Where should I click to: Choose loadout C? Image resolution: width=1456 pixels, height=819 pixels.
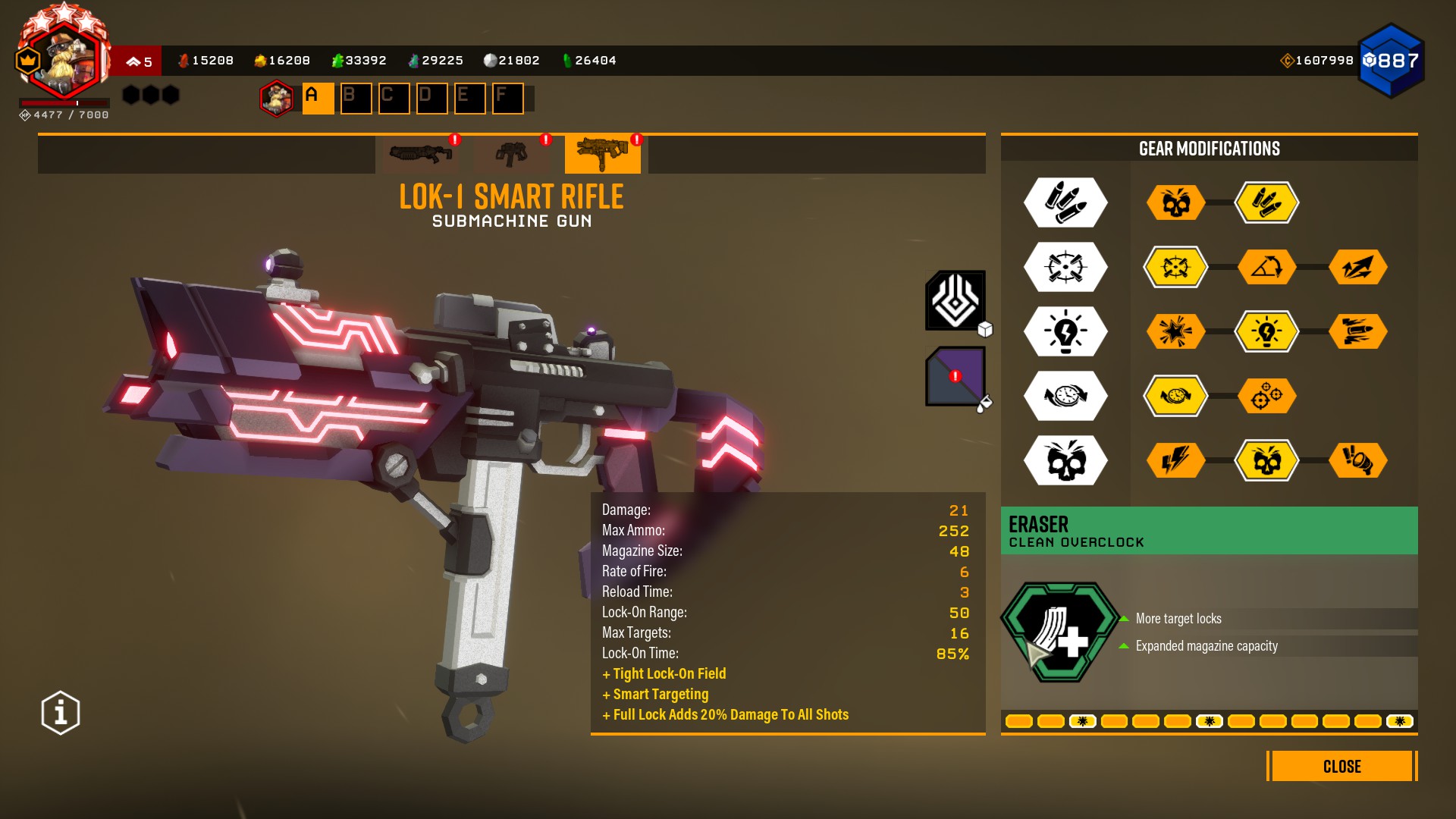pos(394,99)
